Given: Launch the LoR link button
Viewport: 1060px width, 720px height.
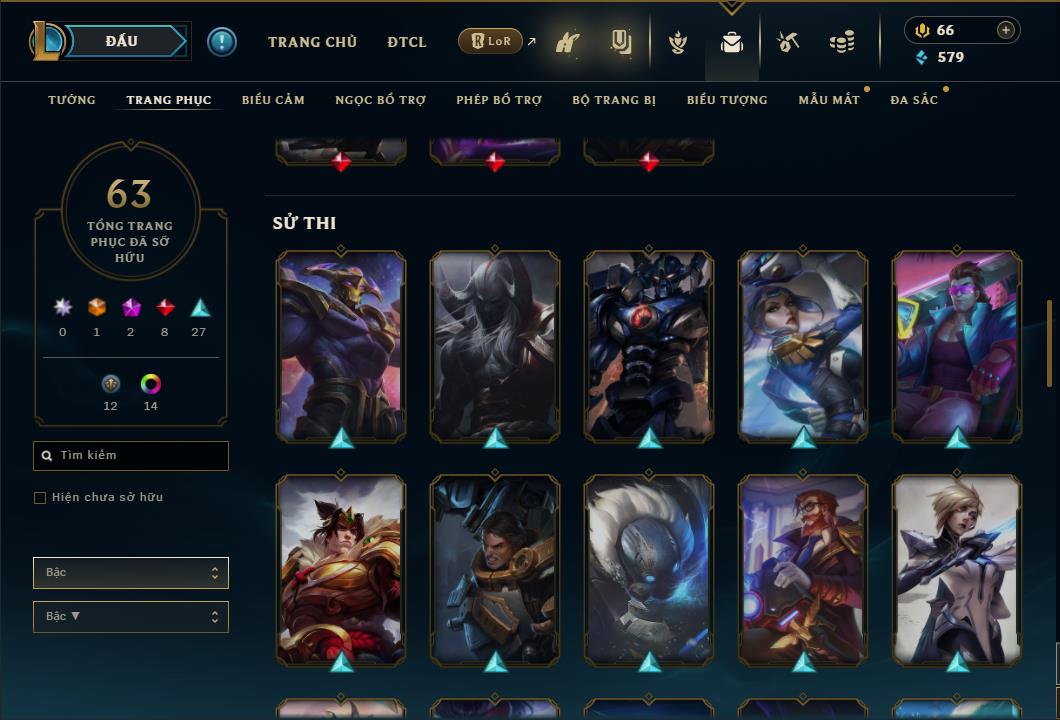Looking at the screenshot, I should (x=491, y=42).
